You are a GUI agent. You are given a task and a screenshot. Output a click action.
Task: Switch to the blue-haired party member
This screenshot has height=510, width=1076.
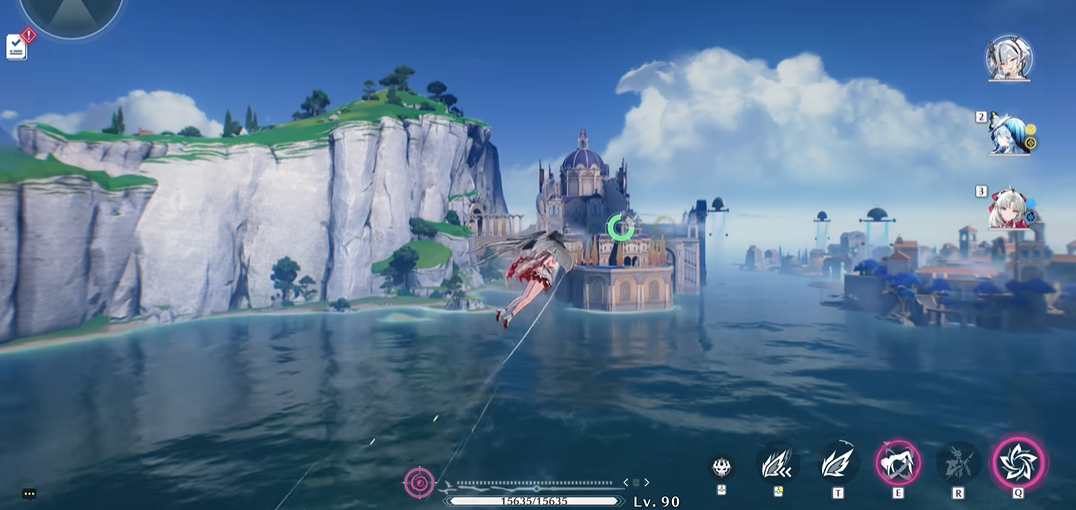coord(1005,133)
